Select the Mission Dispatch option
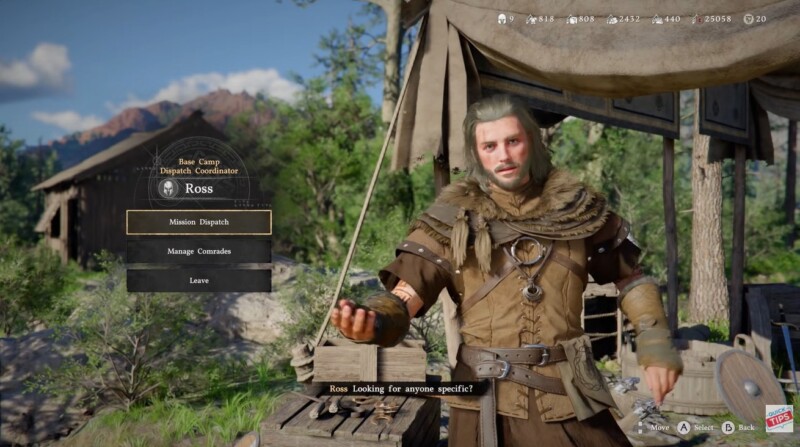This screenshot has width=800, height=447. click(x=198, y=222)
